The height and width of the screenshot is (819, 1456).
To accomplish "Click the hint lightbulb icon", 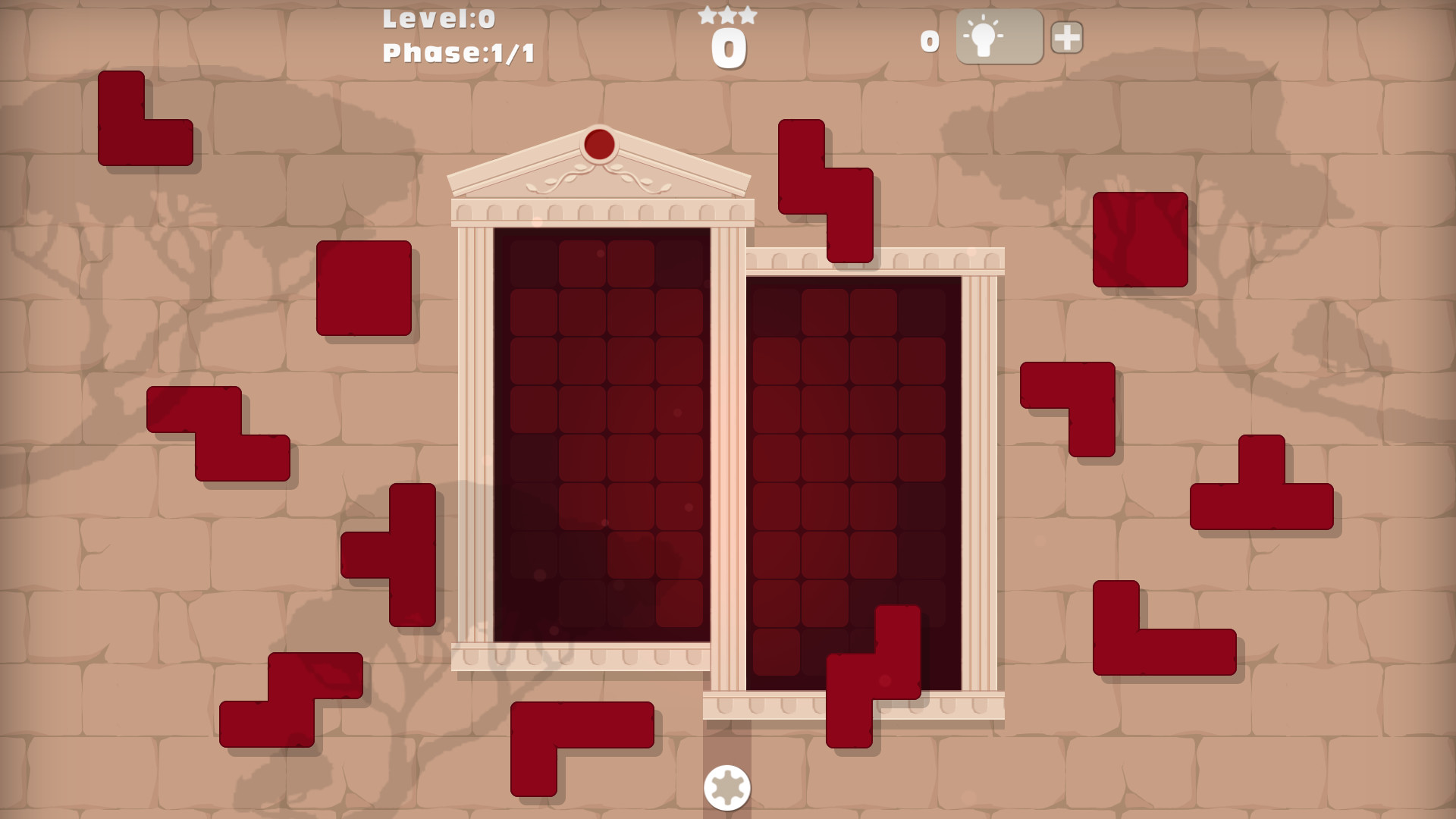I will coord(984,36).
